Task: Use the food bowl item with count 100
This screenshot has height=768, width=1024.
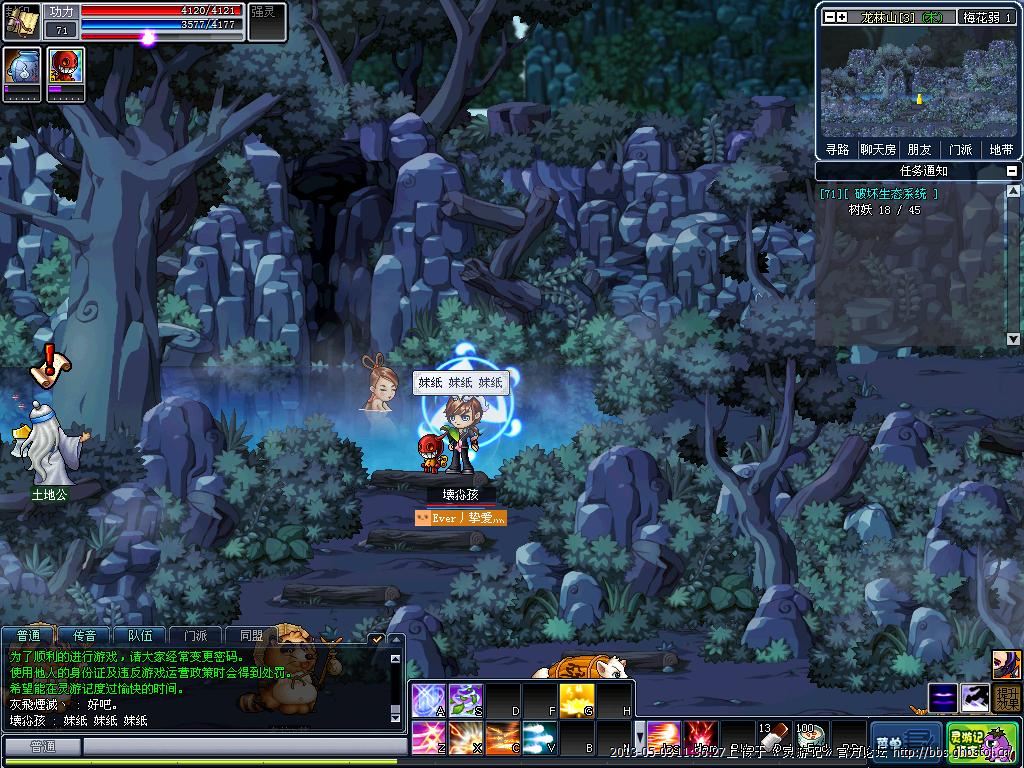Action: pos(808,738)
